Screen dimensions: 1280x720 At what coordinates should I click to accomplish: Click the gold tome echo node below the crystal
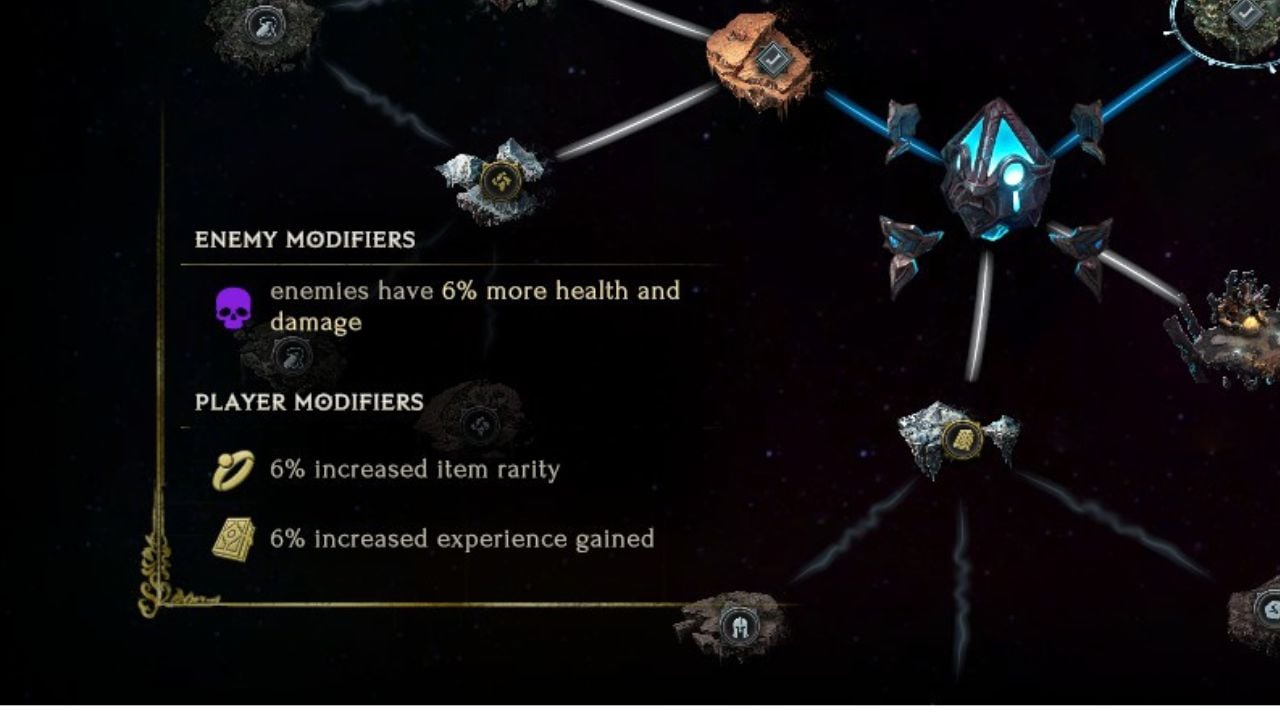pyautogui.click(x=961, y=437)
